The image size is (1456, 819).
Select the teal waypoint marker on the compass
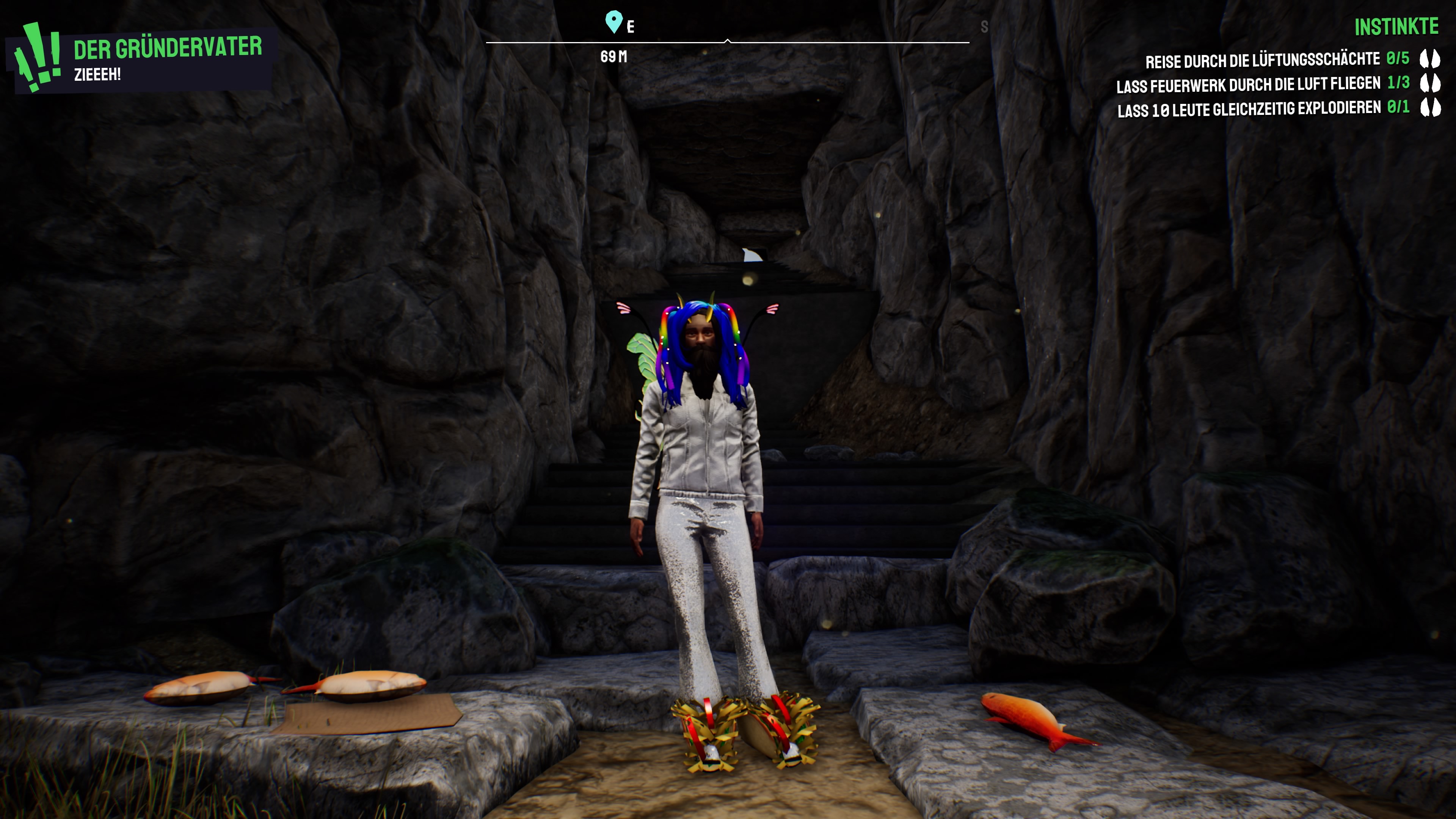pyautogui.click(x=613, y=22)
